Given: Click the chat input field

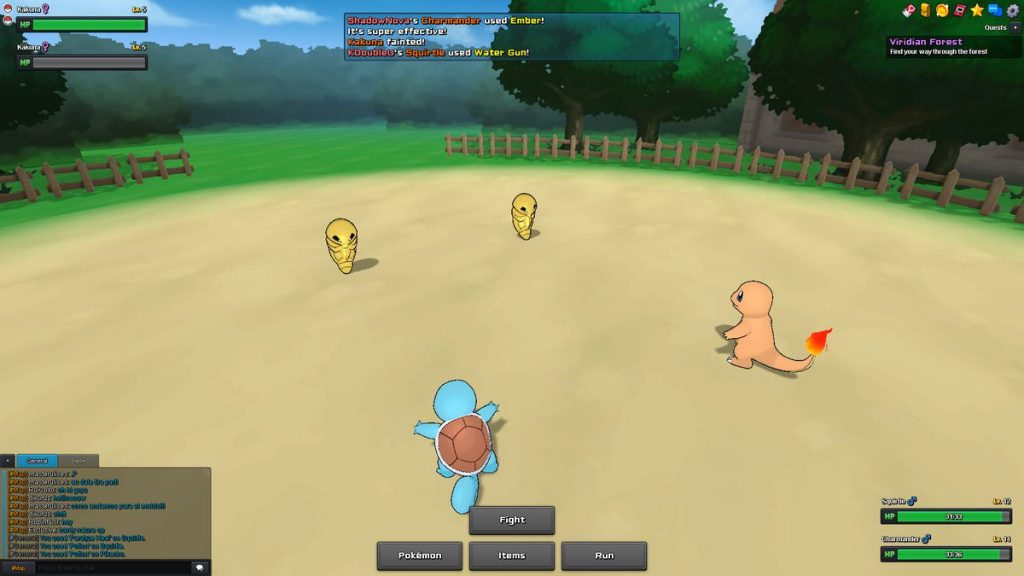Looking at the screenshot, I should tap(112, 567).
